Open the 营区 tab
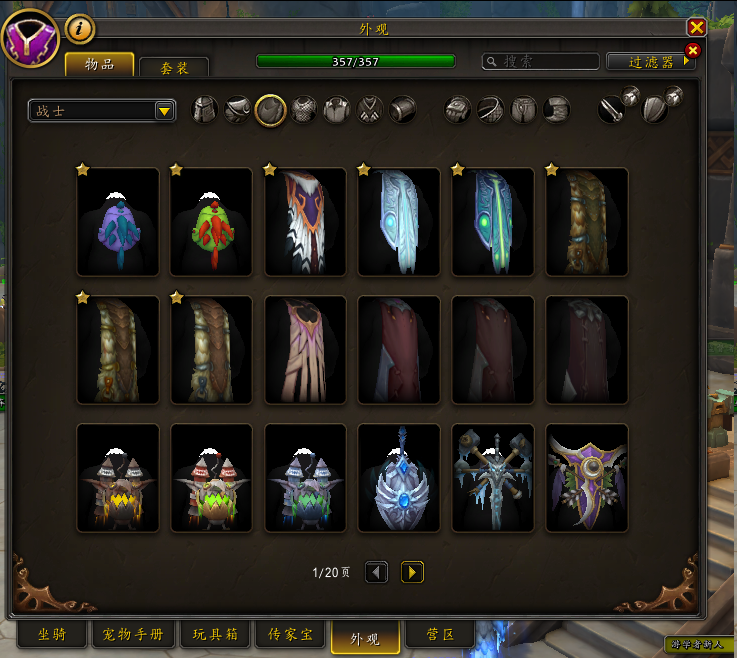737x658 pixels. pos(442,634)
